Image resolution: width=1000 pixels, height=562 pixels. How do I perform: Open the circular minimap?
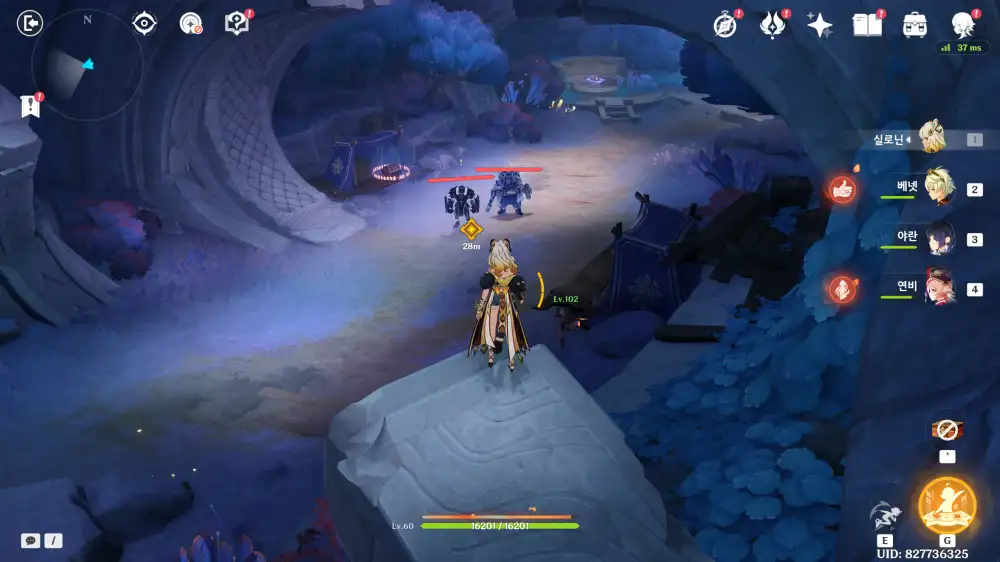click(86, 66)
